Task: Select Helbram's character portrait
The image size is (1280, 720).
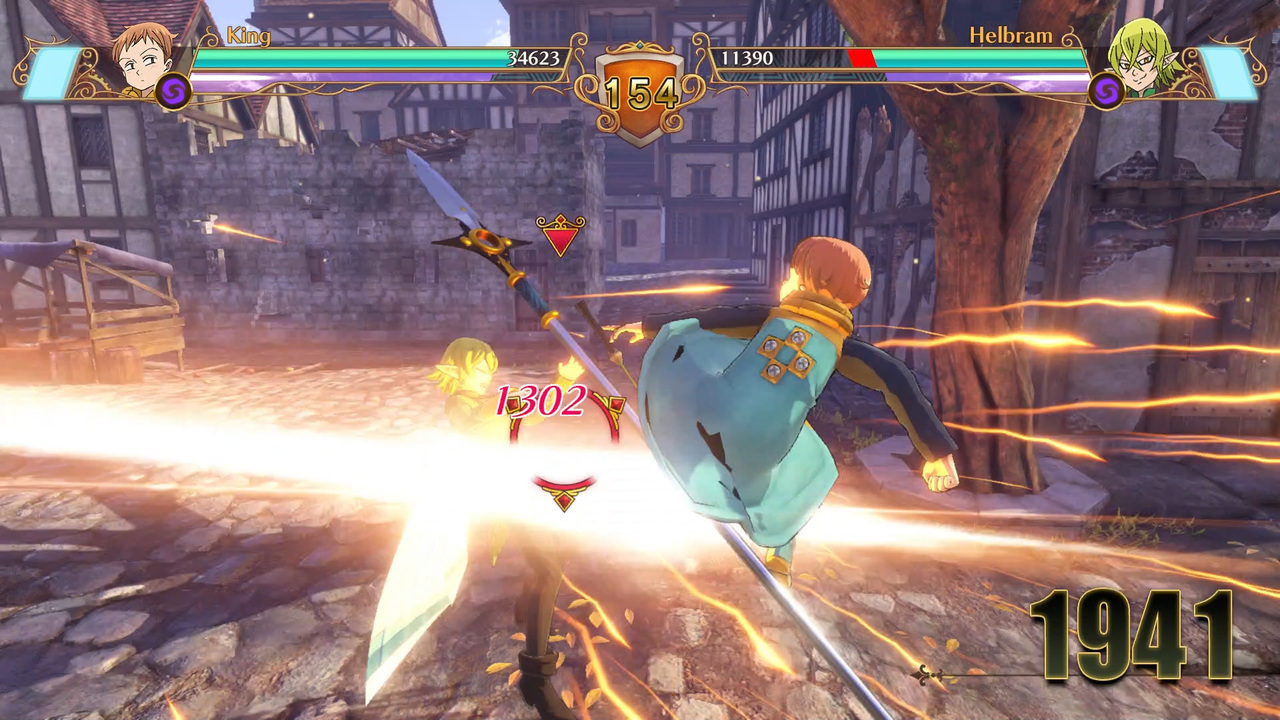Action: click(1143, 58)
